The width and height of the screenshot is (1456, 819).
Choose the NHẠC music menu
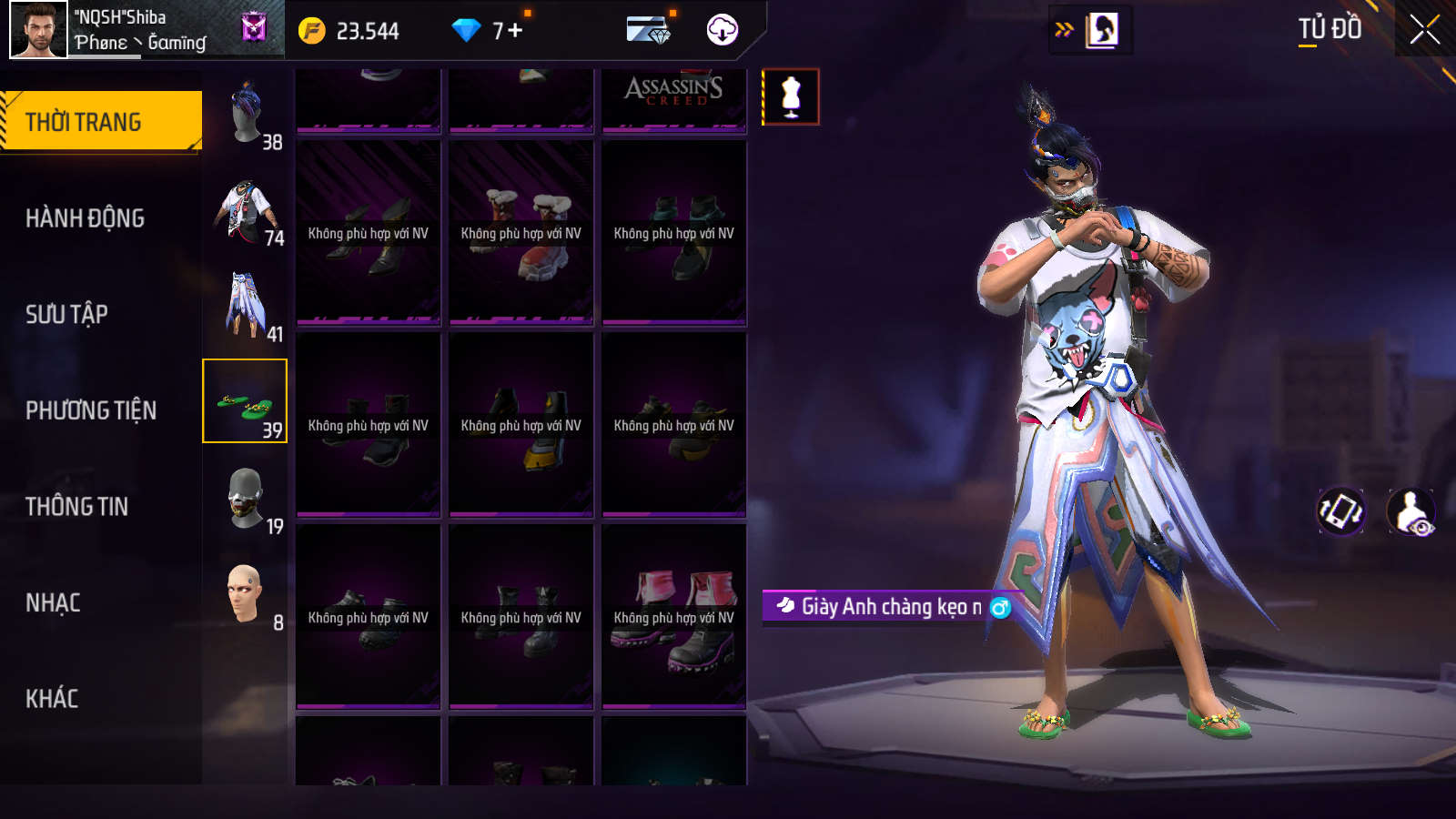[53, 603]
